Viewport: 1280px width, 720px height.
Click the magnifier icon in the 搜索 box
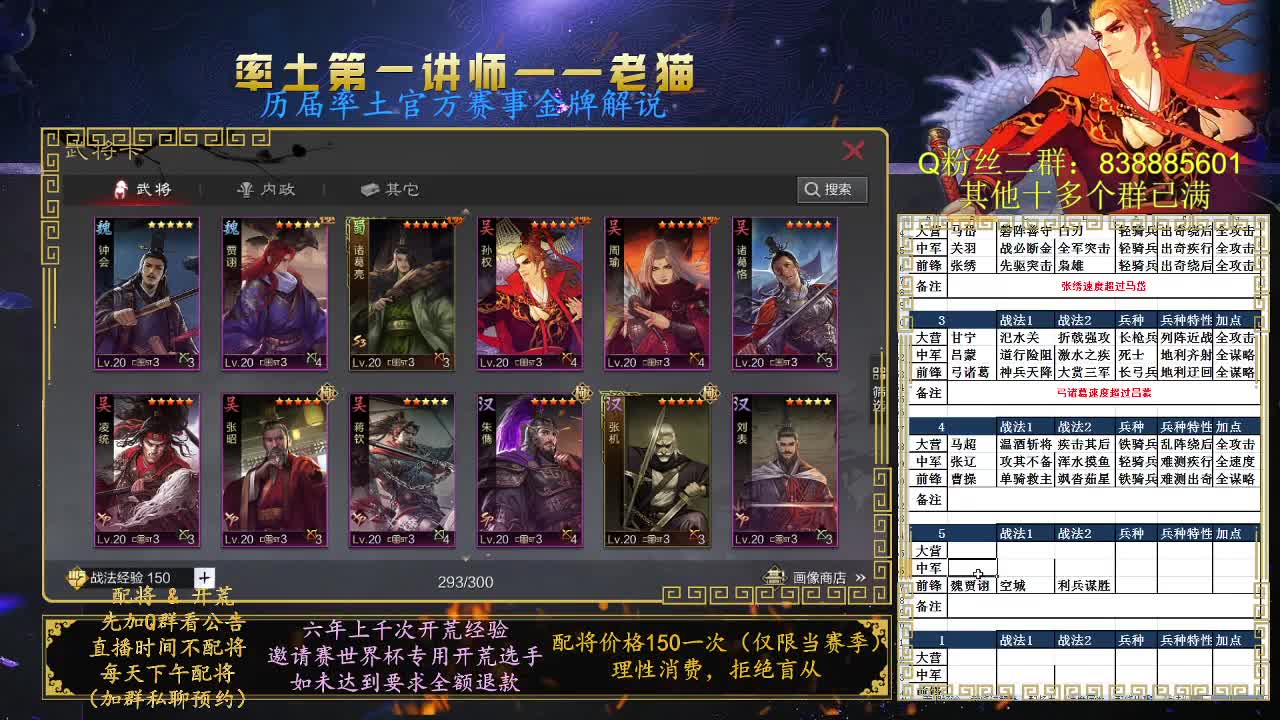[x=811, y=190]
